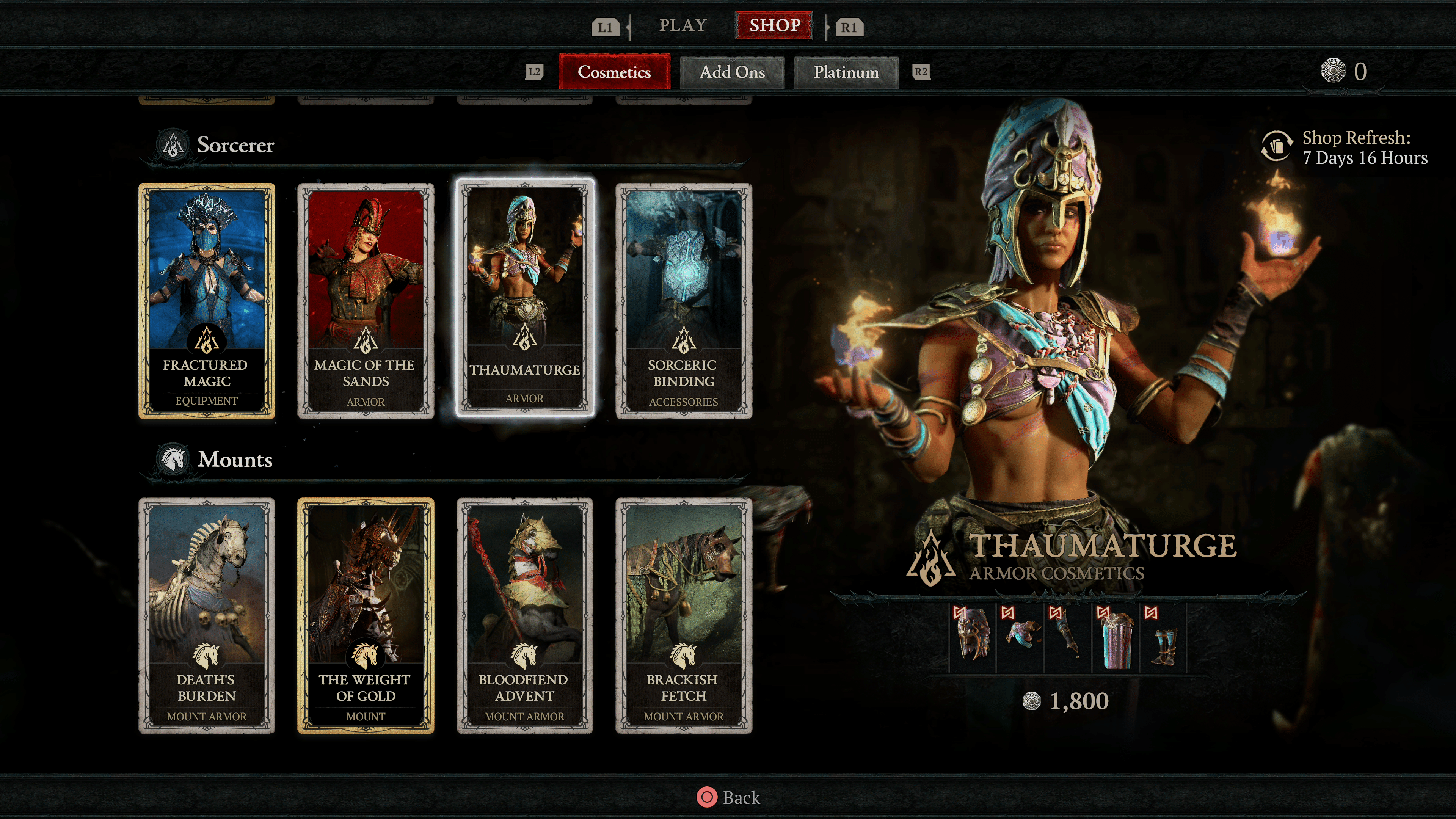Viewport: 1456px width, 819px height.
Task: Open the Sorceric Binding accessories card
Action: click(x=683, y=301)
